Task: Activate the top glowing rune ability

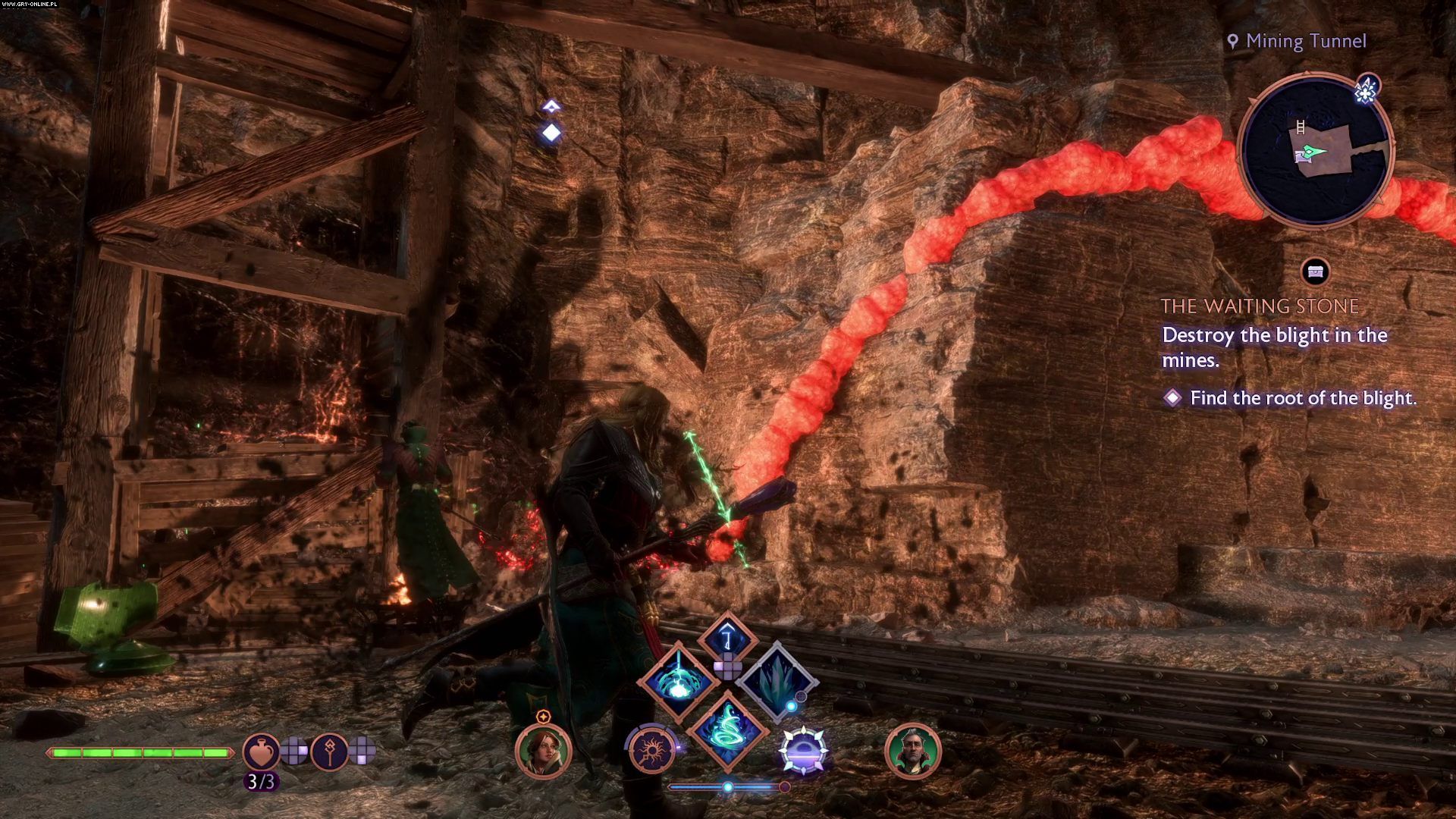Action: tap(726, 638)
